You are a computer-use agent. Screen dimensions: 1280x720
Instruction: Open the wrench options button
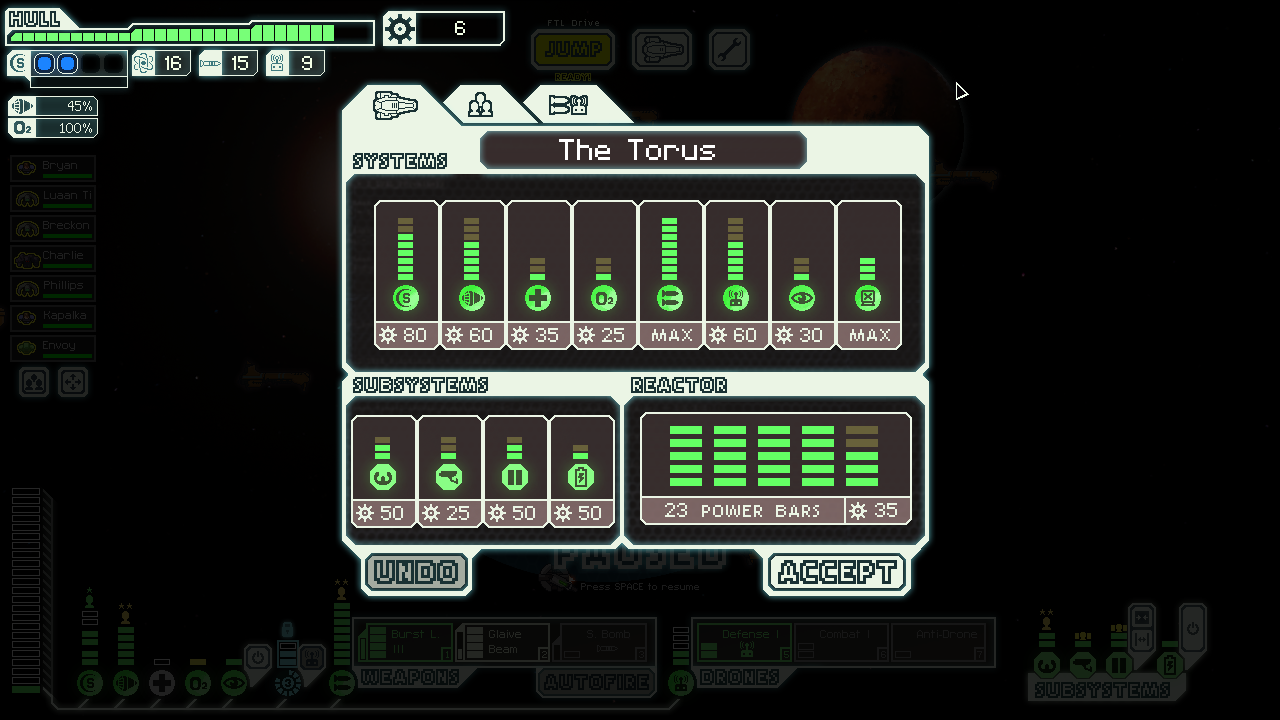pos(729,49)
